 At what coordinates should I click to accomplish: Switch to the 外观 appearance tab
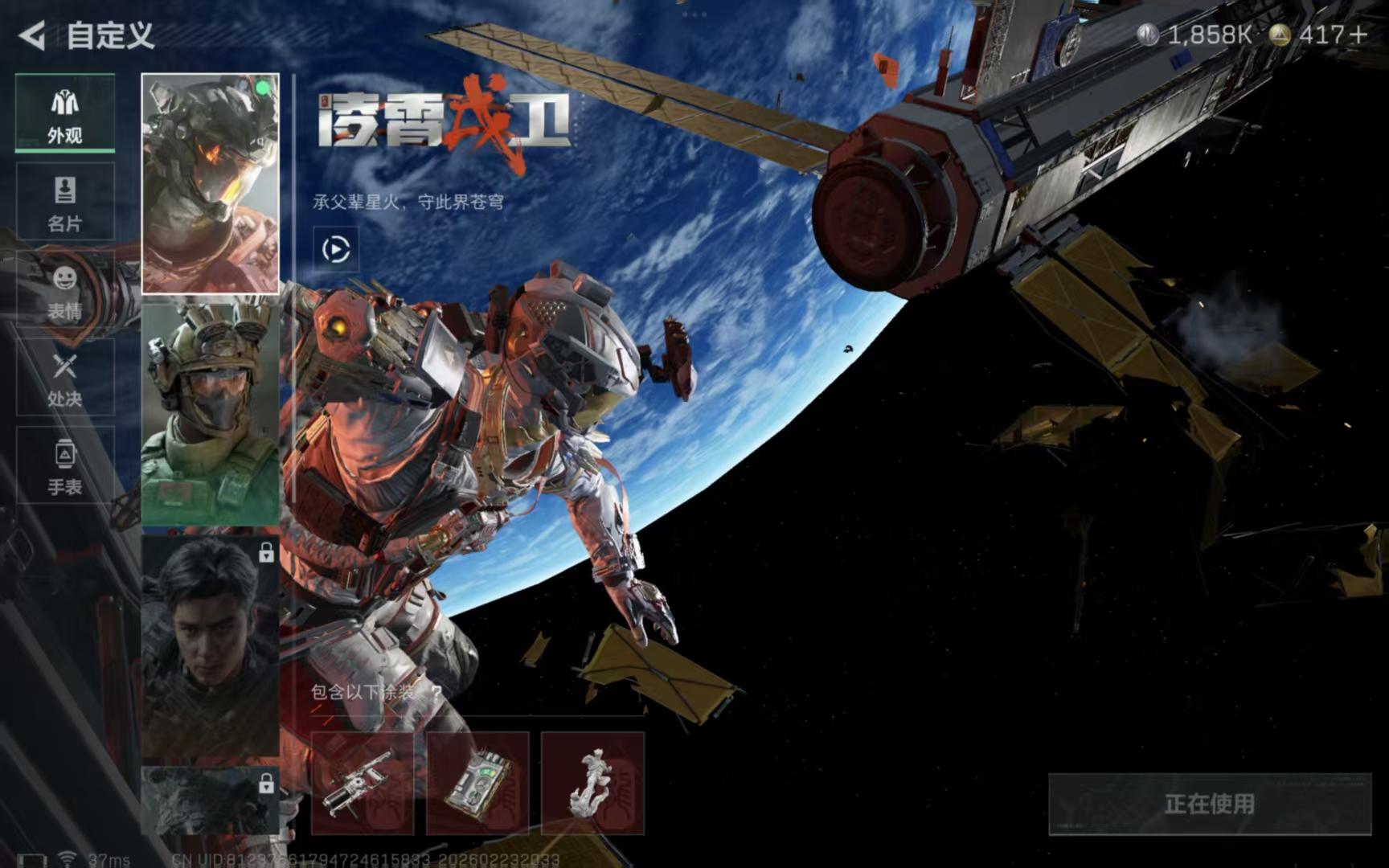point(65,114)
